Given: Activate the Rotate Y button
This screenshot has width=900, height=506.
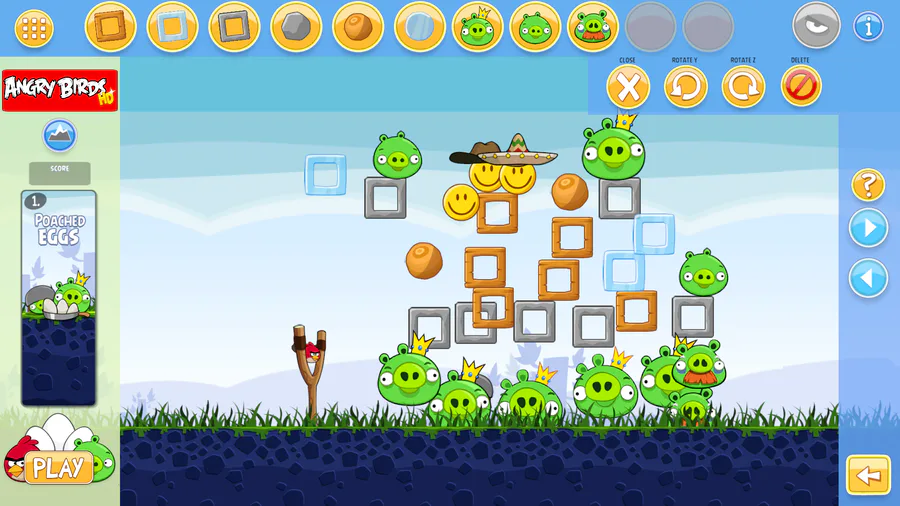Looking at the screenshot, I should (686, 87).
